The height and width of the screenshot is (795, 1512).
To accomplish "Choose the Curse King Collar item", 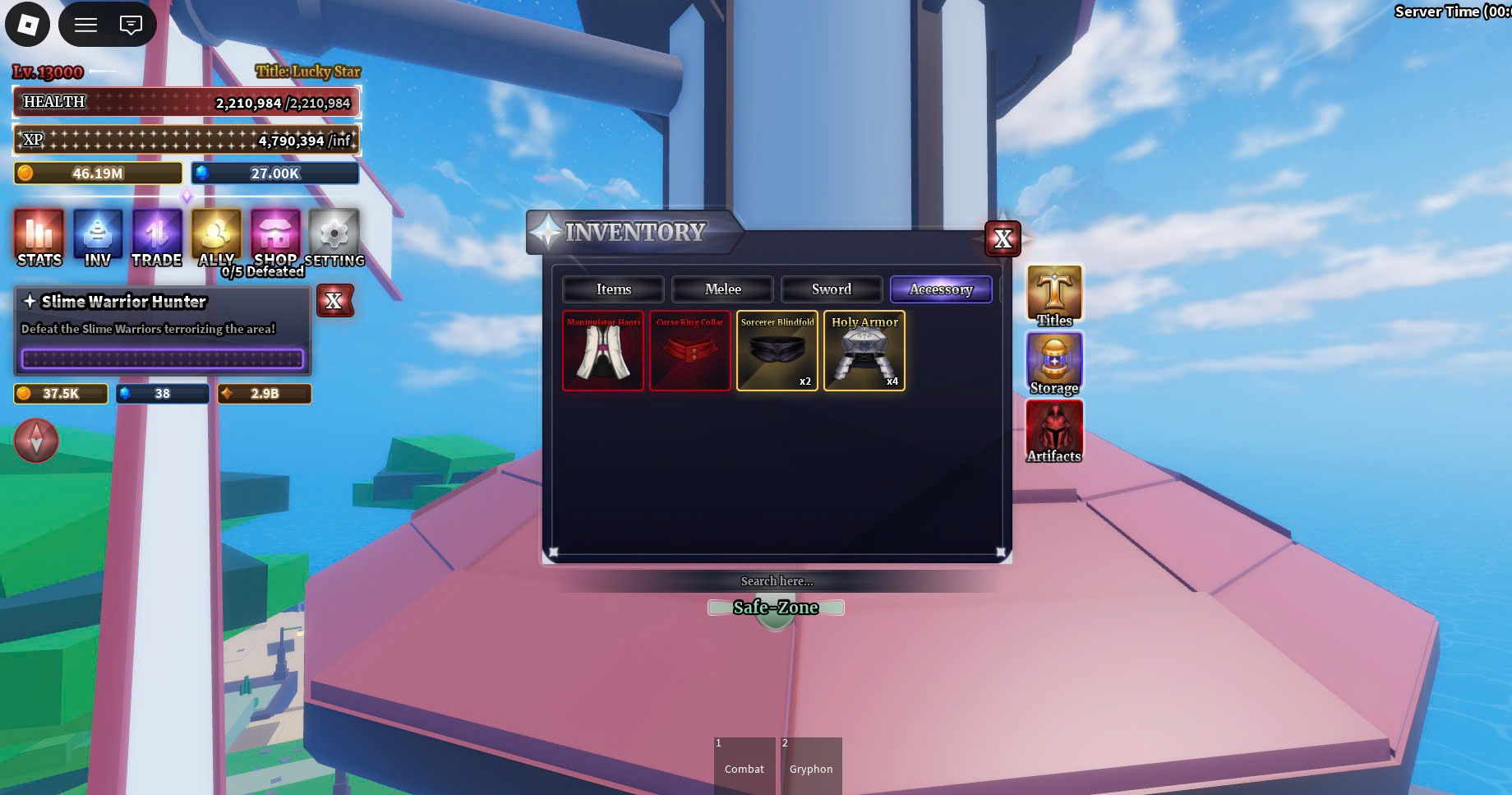I will [x=690, y=351].
